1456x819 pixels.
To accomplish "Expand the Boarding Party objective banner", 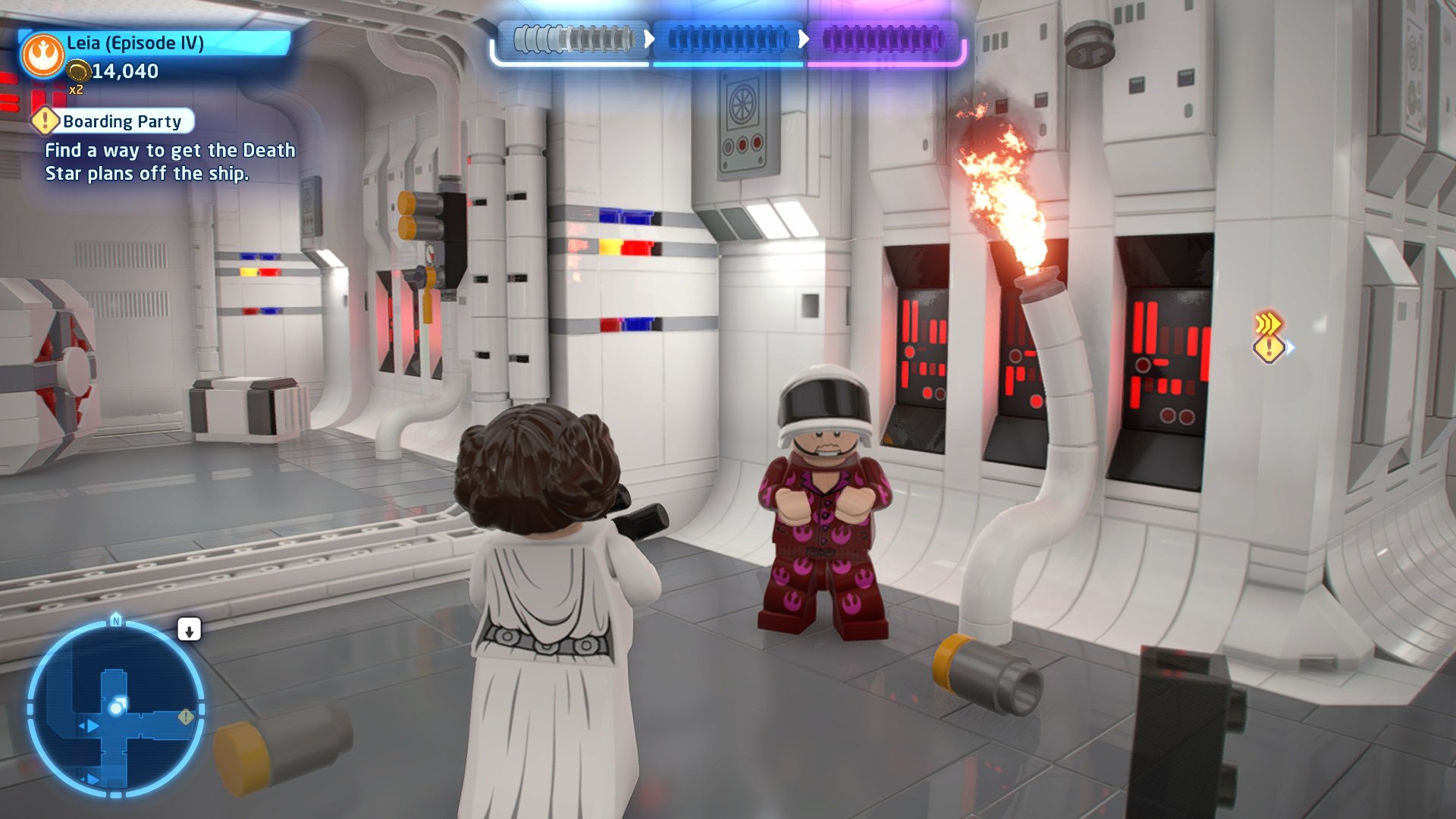I will (x=121, y=121).
